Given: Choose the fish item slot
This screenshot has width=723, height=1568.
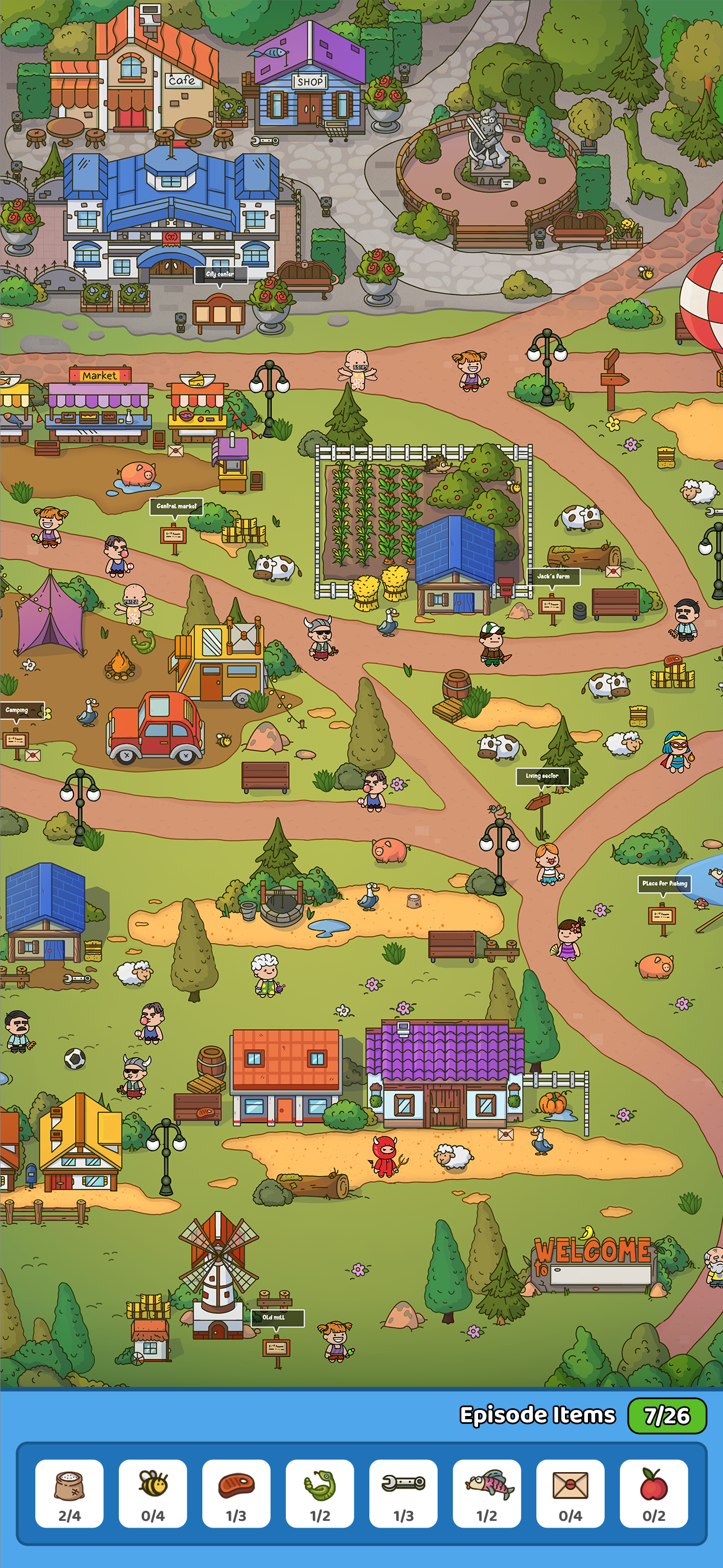Looking at the screenshot, I should click(486, 1492).
